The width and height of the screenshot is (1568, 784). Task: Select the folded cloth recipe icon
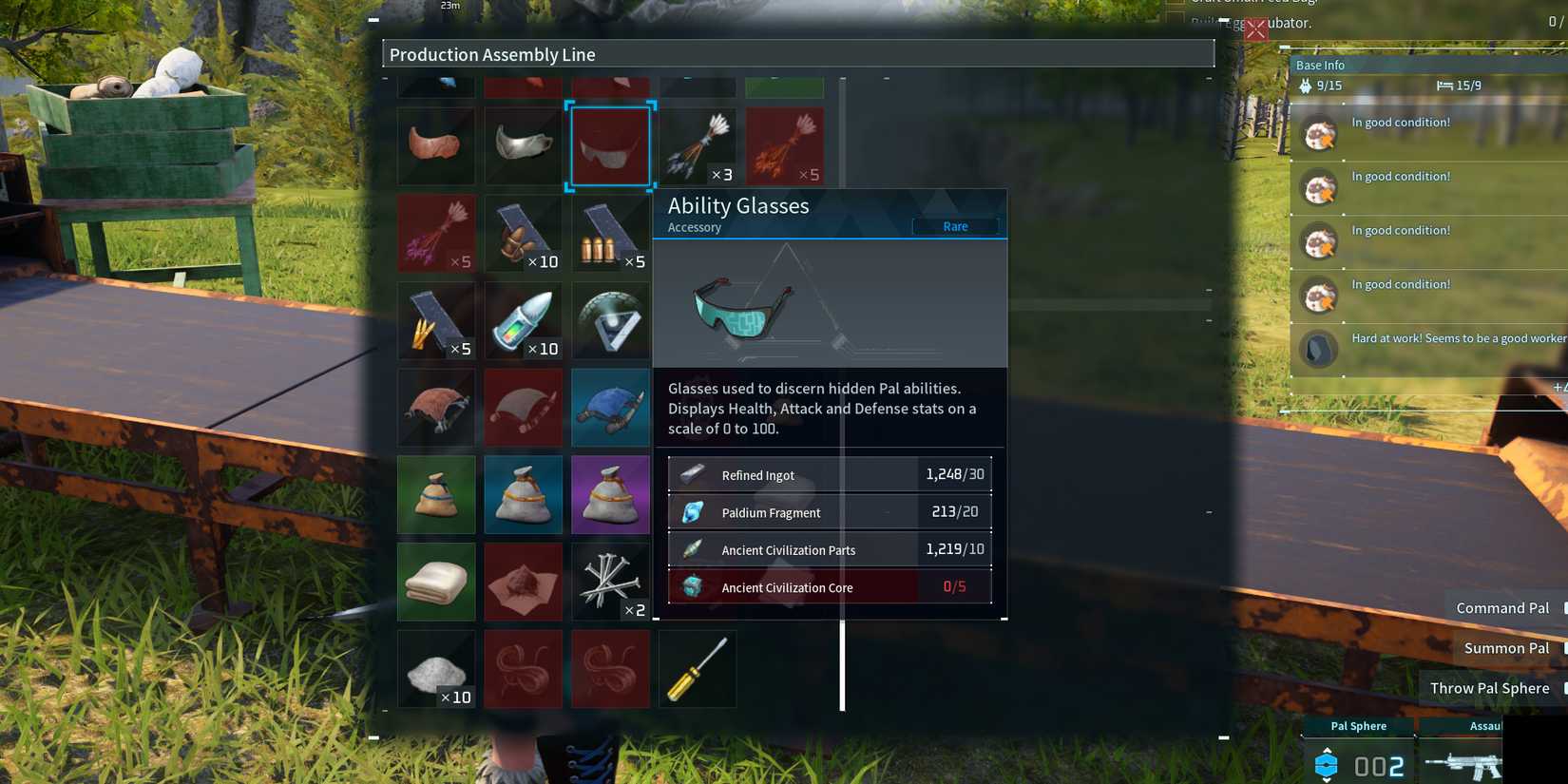pyautogui.click(x=436, y=582)
